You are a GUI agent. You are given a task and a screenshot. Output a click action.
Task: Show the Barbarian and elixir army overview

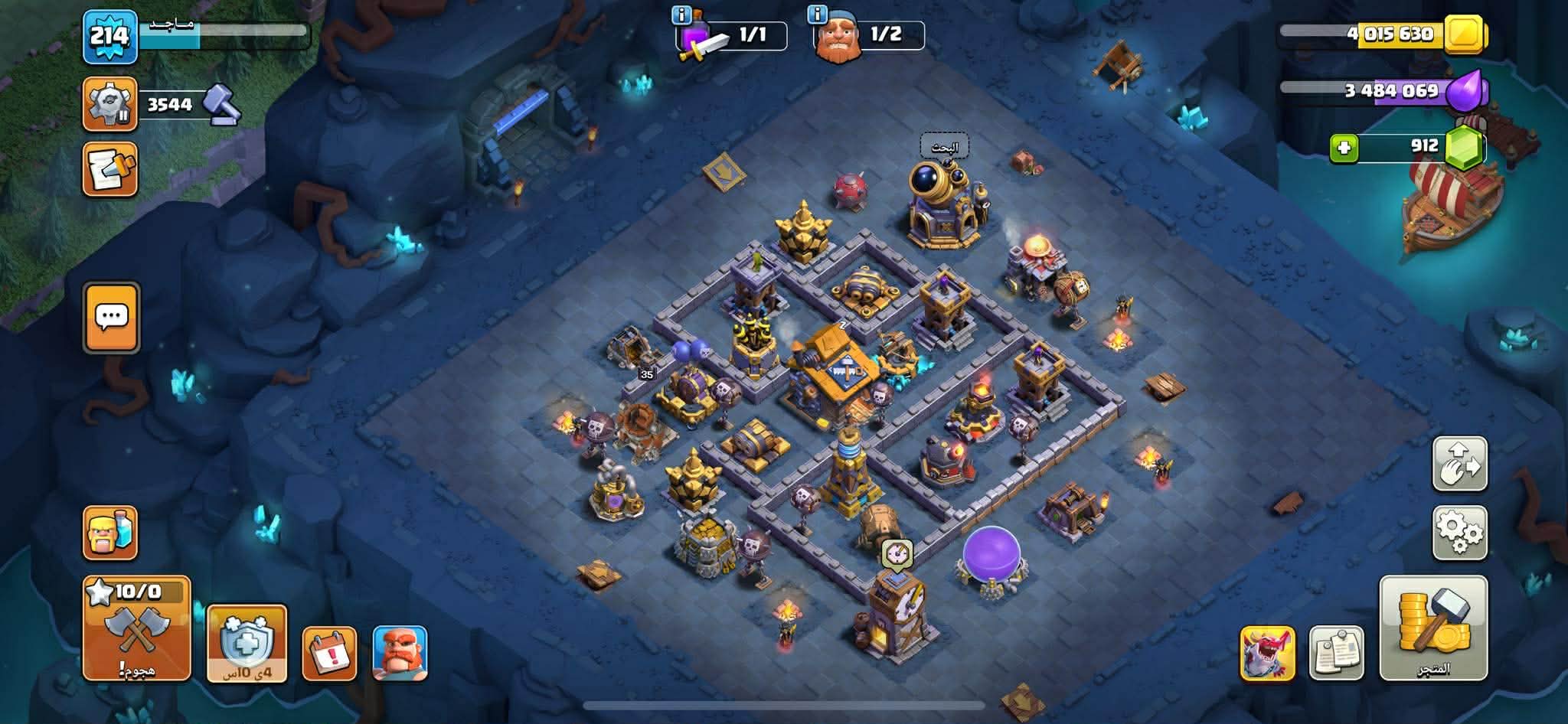coord(110,533)
